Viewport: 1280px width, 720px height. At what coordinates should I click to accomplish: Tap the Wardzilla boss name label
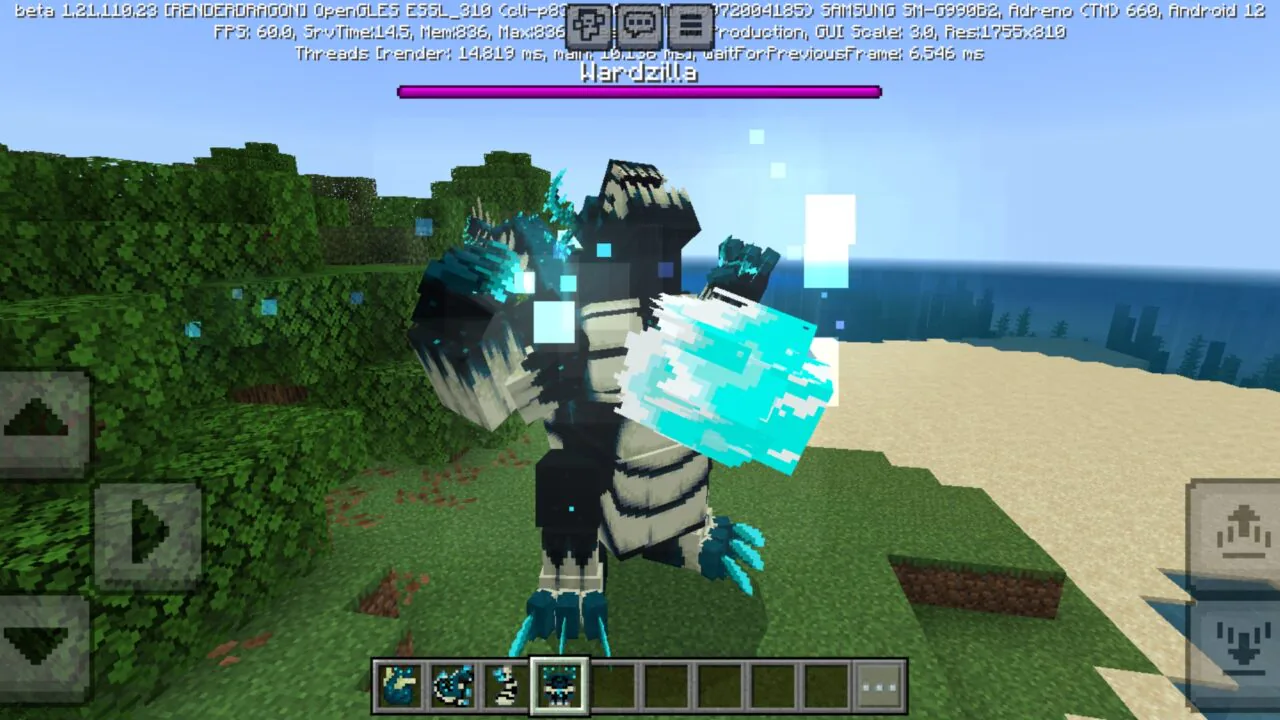640,73
